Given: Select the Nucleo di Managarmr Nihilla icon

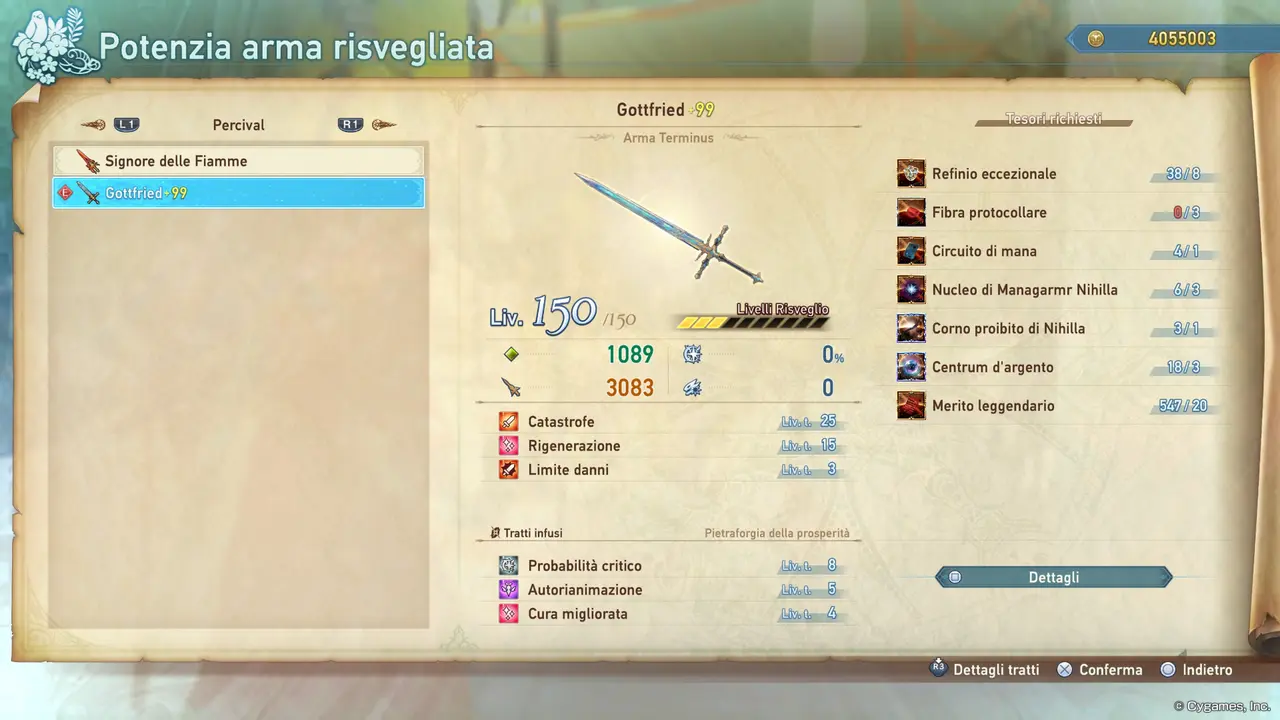Looking at the screenshot, I should coord(910,289).
